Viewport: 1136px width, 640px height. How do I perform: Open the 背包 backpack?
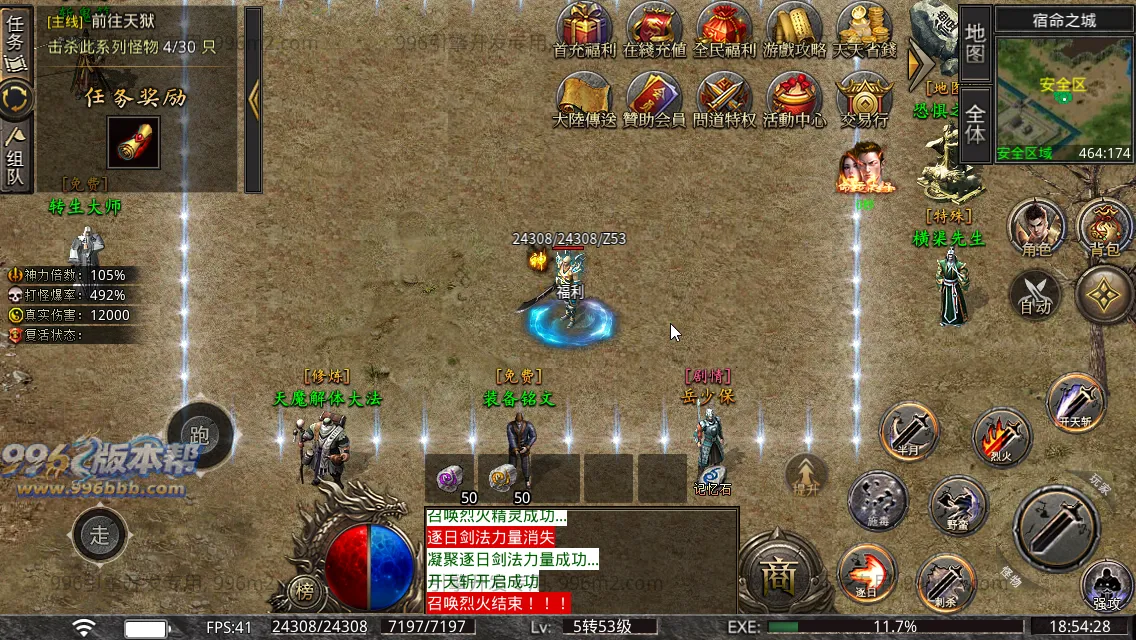tap(1105, 226)
